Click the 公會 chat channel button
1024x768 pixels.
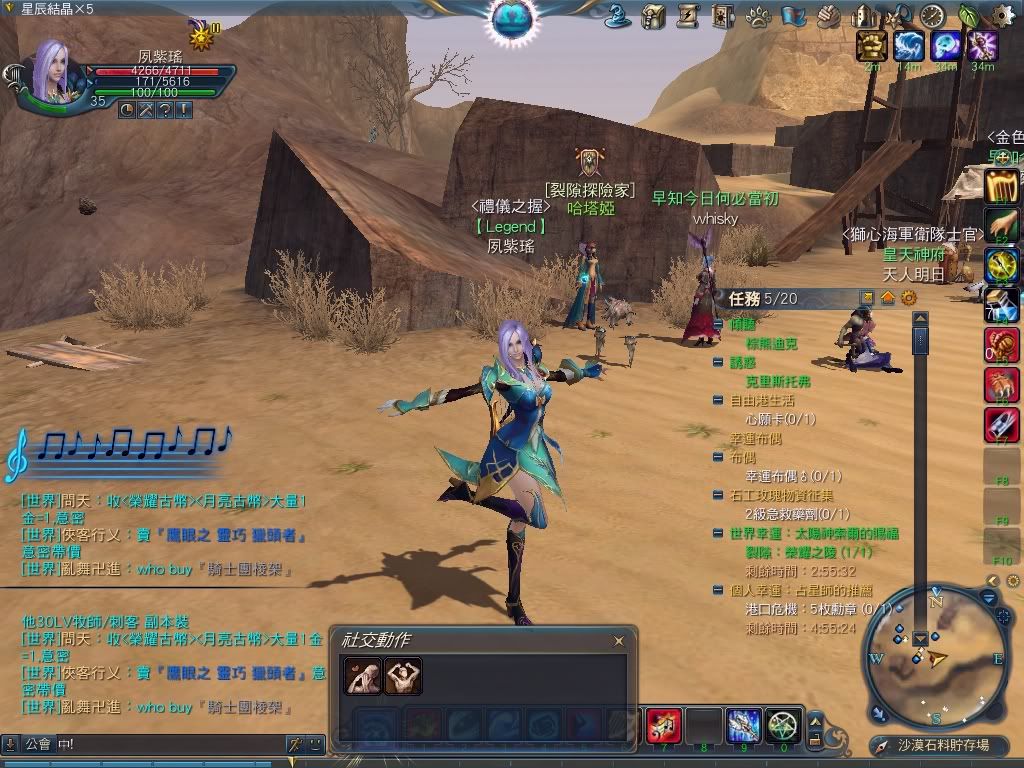tap(38, 744)
